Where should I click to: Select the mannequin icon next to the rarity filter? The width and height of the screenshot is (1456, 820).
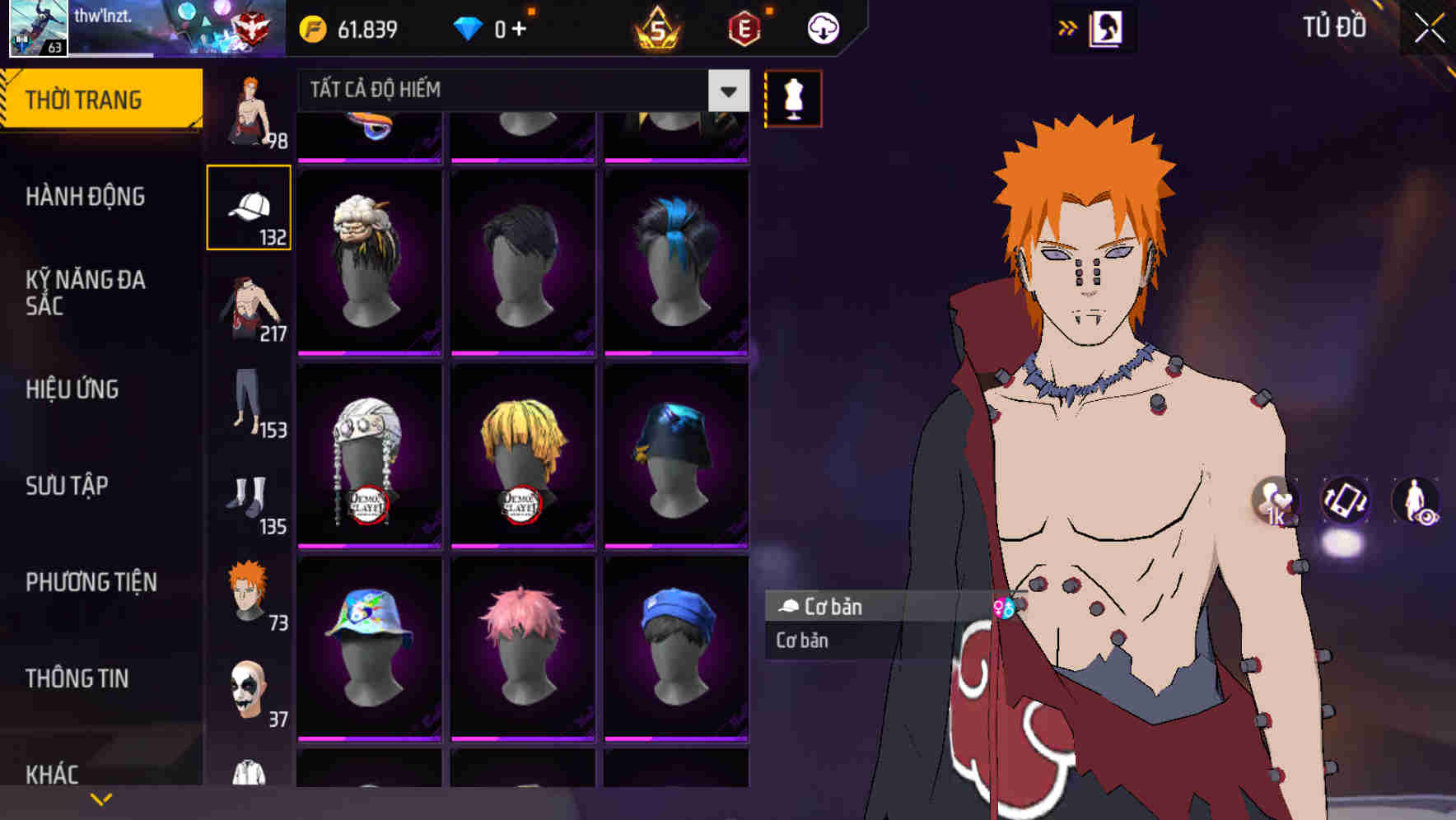pos(793,97)
